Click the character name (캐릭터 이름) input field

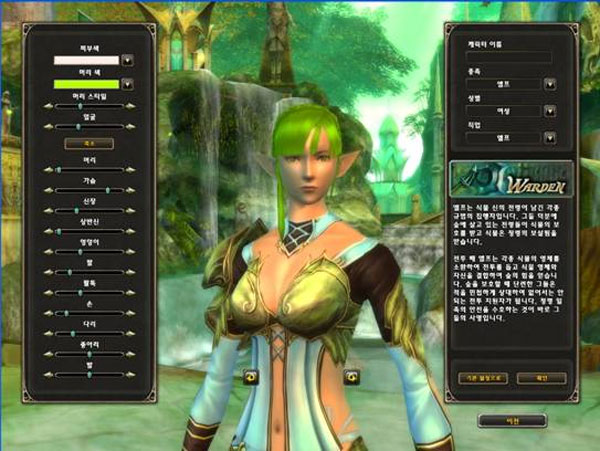pyautogui.click(x=509, y=58)
